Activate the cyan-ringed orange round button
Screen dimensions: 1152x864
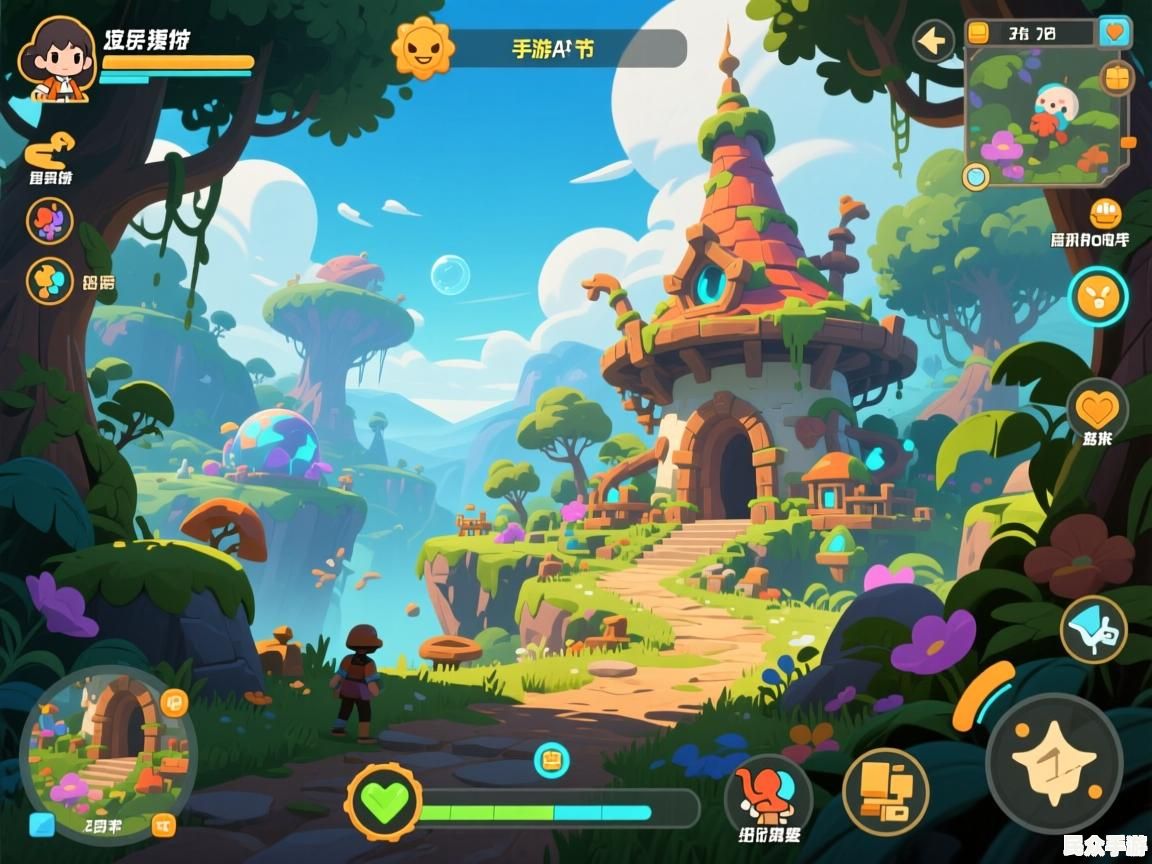1098,295
